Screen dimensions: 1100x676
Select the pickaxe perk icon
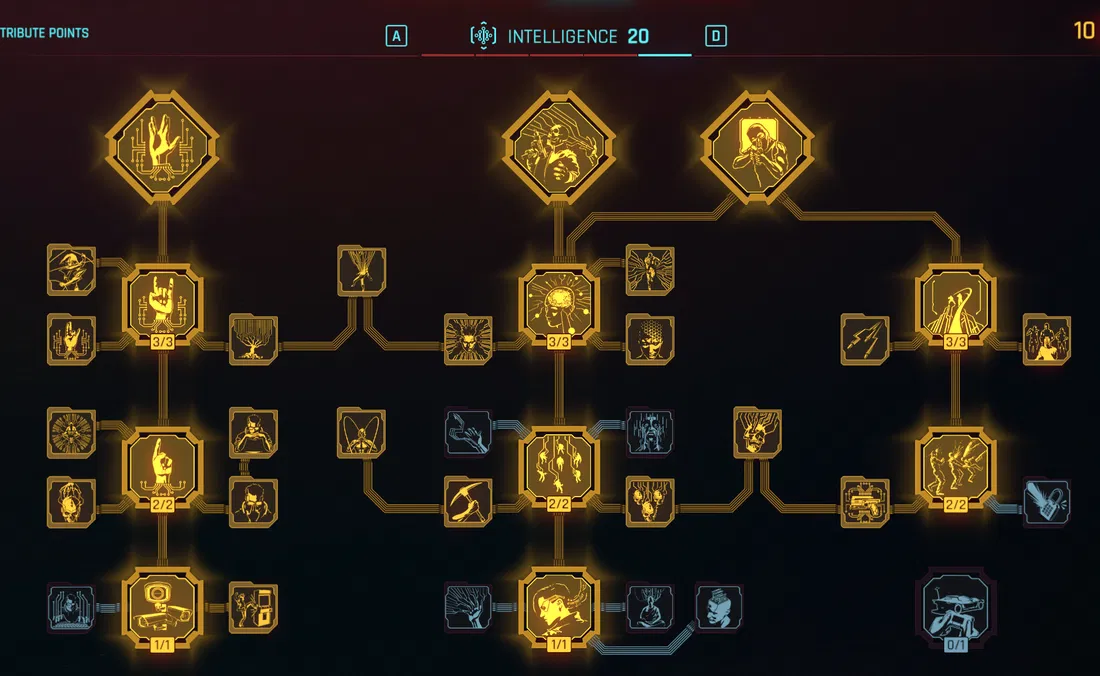[x=468, y=501]
